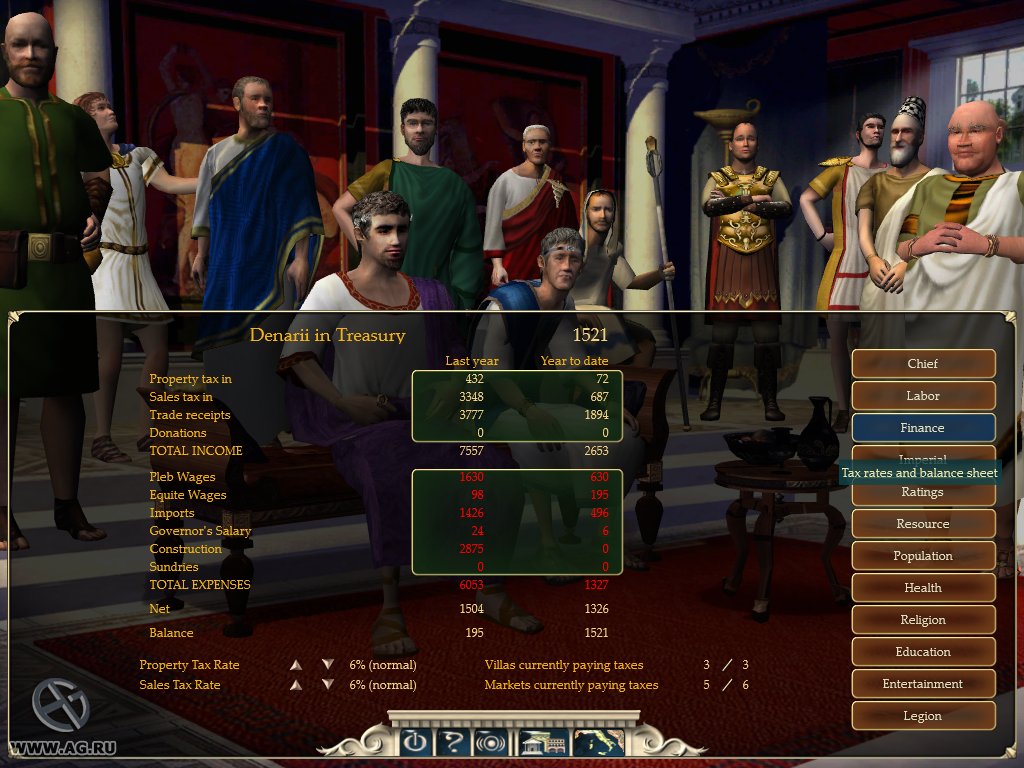Switch to the Labor advisor
1024x768 pixels.
coord(923,396)
